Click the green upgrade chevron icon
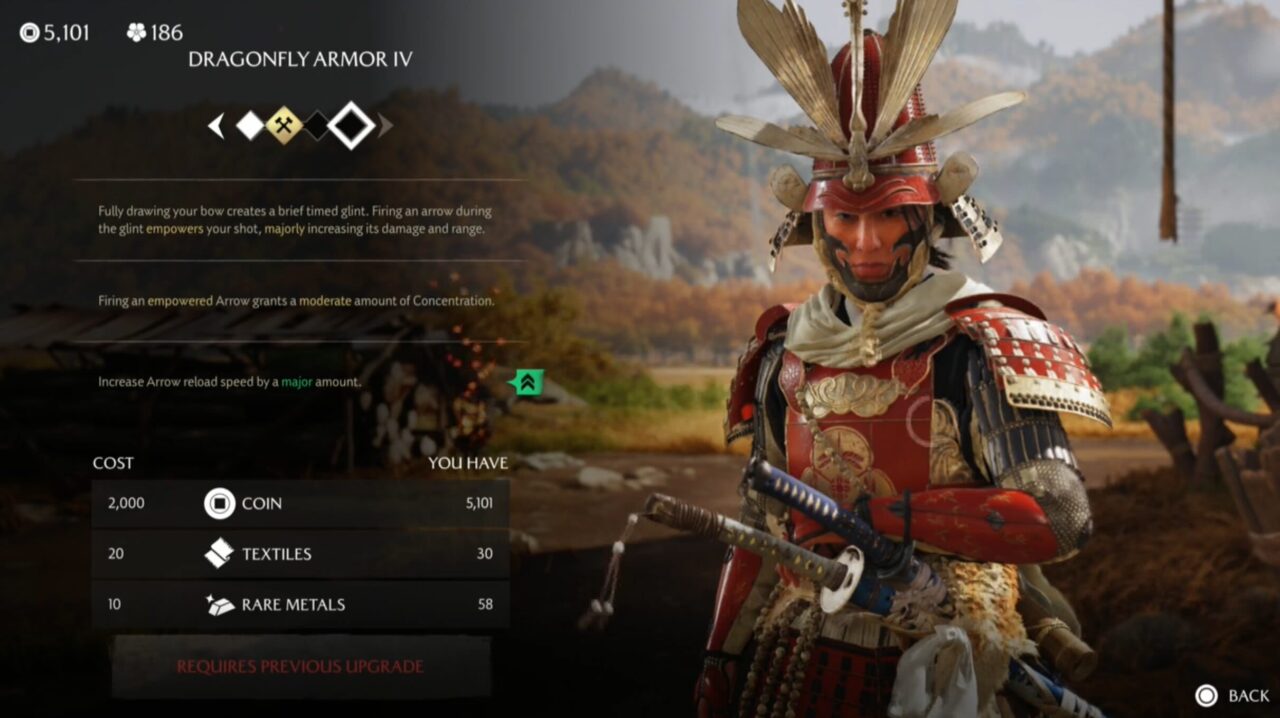 point(527,381)
